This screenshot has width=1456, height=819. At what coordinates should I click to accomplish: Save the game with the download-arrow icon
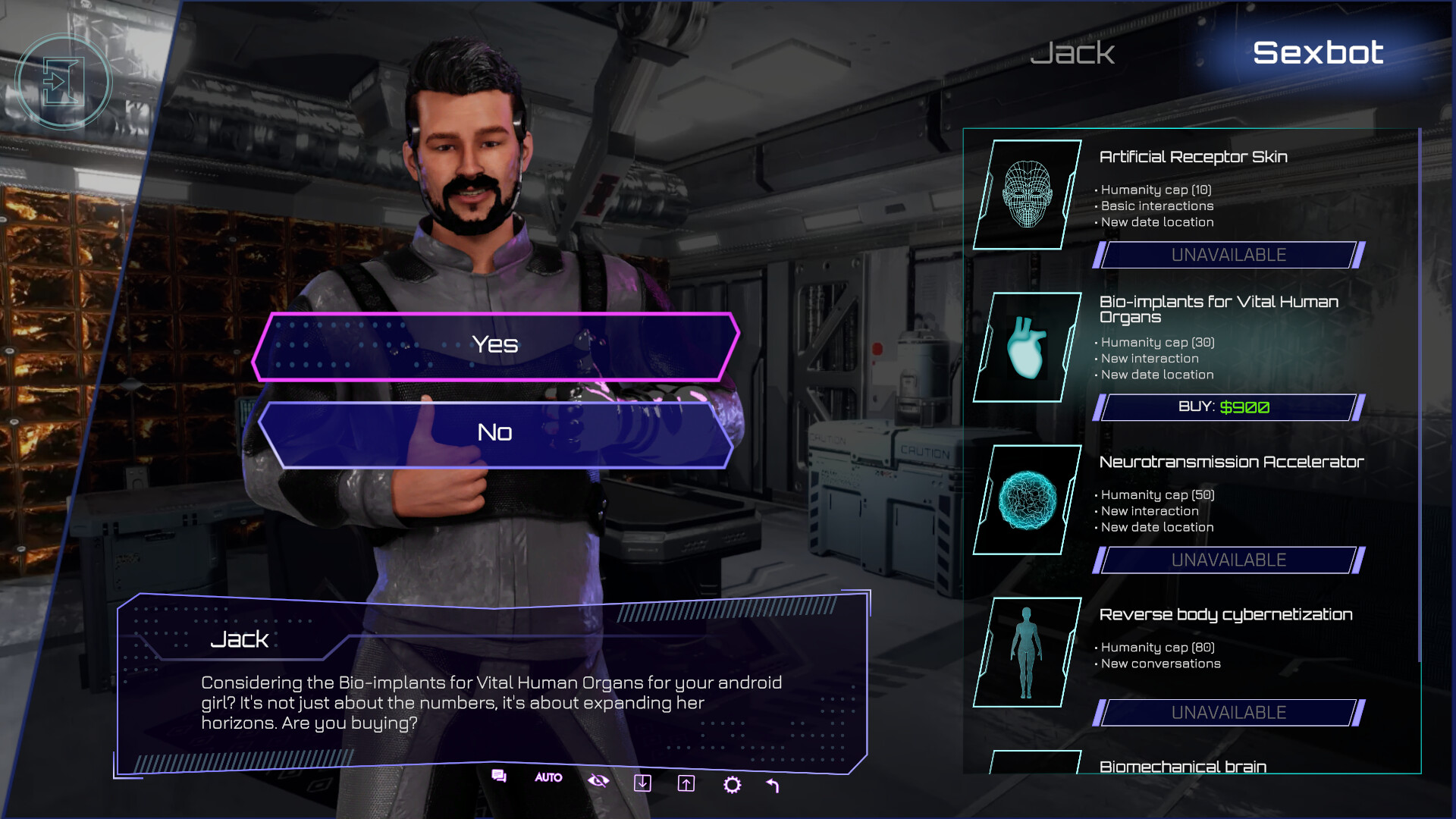(644, 784)
